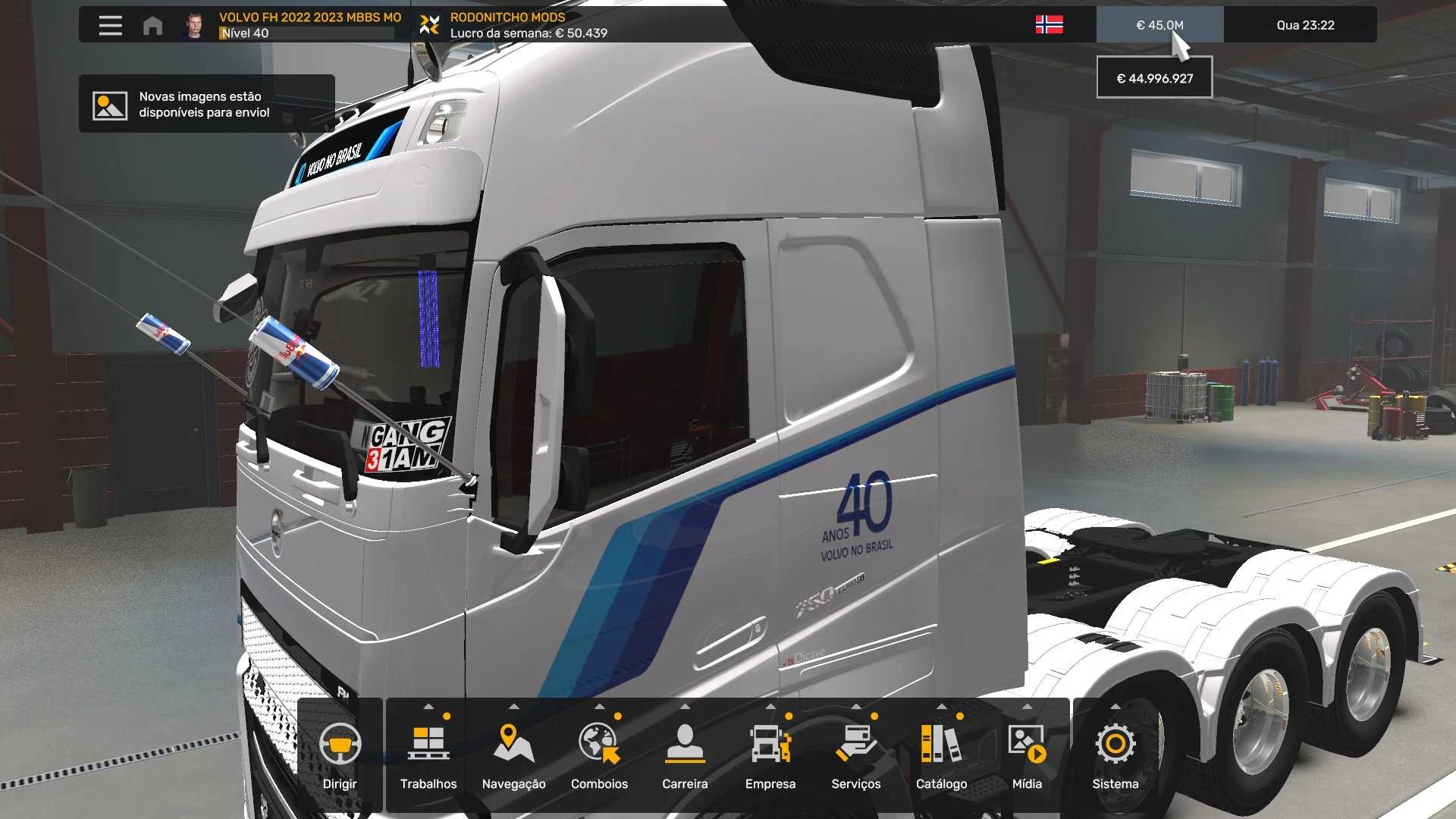Open the Mídia media menu
Viewport: 1456px width, 819px height.
[1027, 755]
